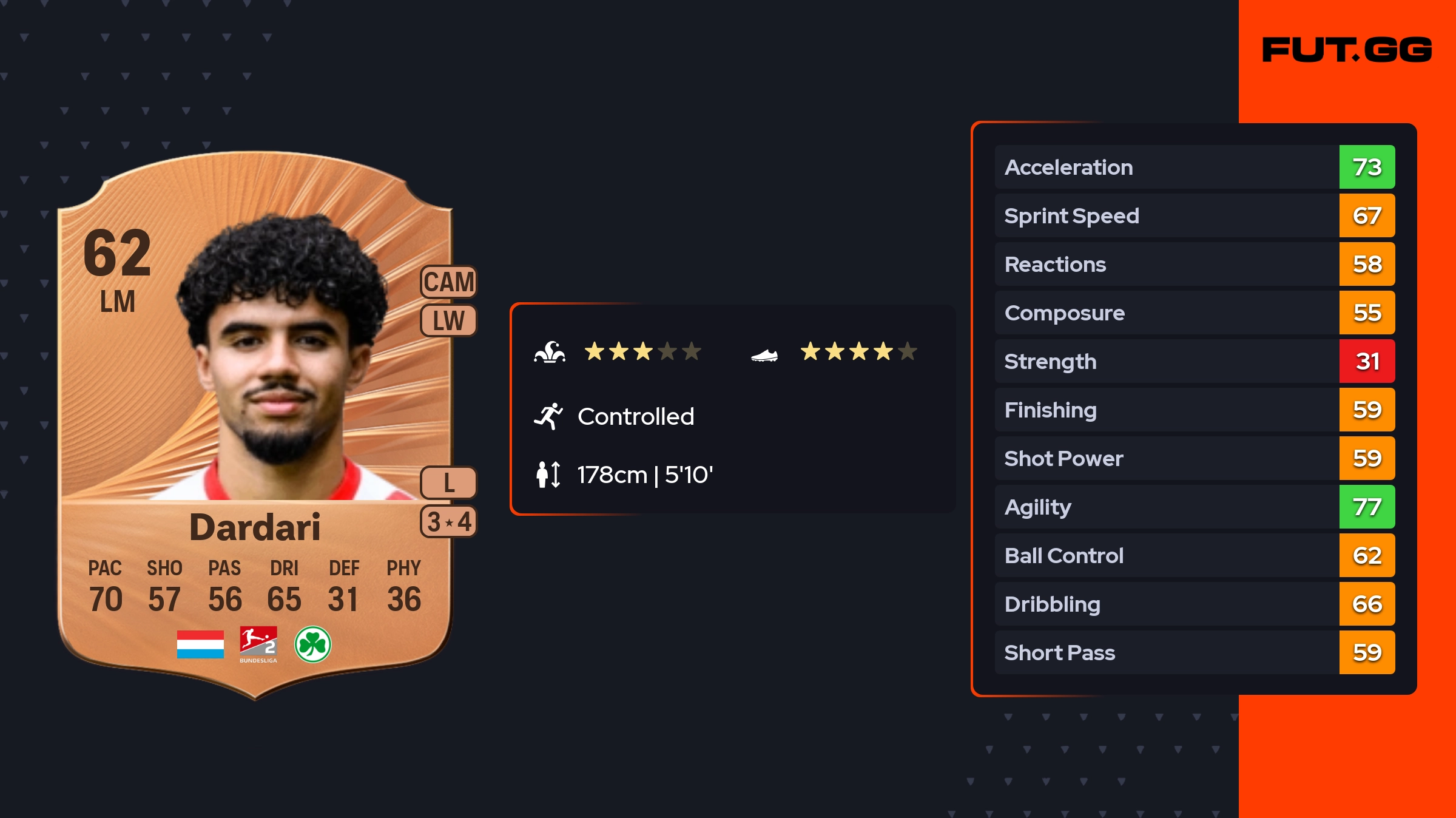Click the Luxembourg flag on the card
1456x818 pixels.
pos(200,644)
